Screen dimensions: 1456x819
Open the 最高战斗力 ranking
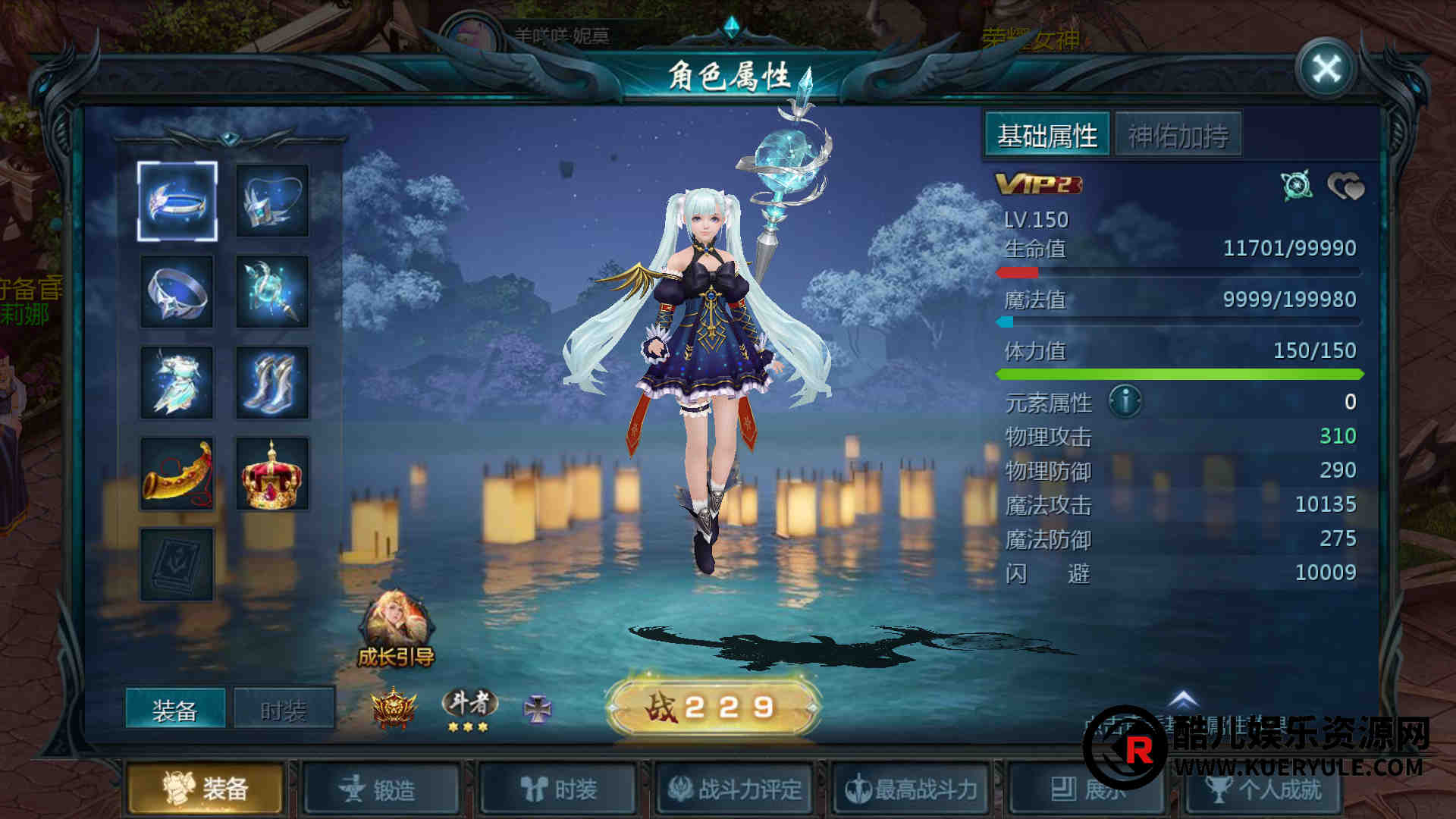pos(912,790)
